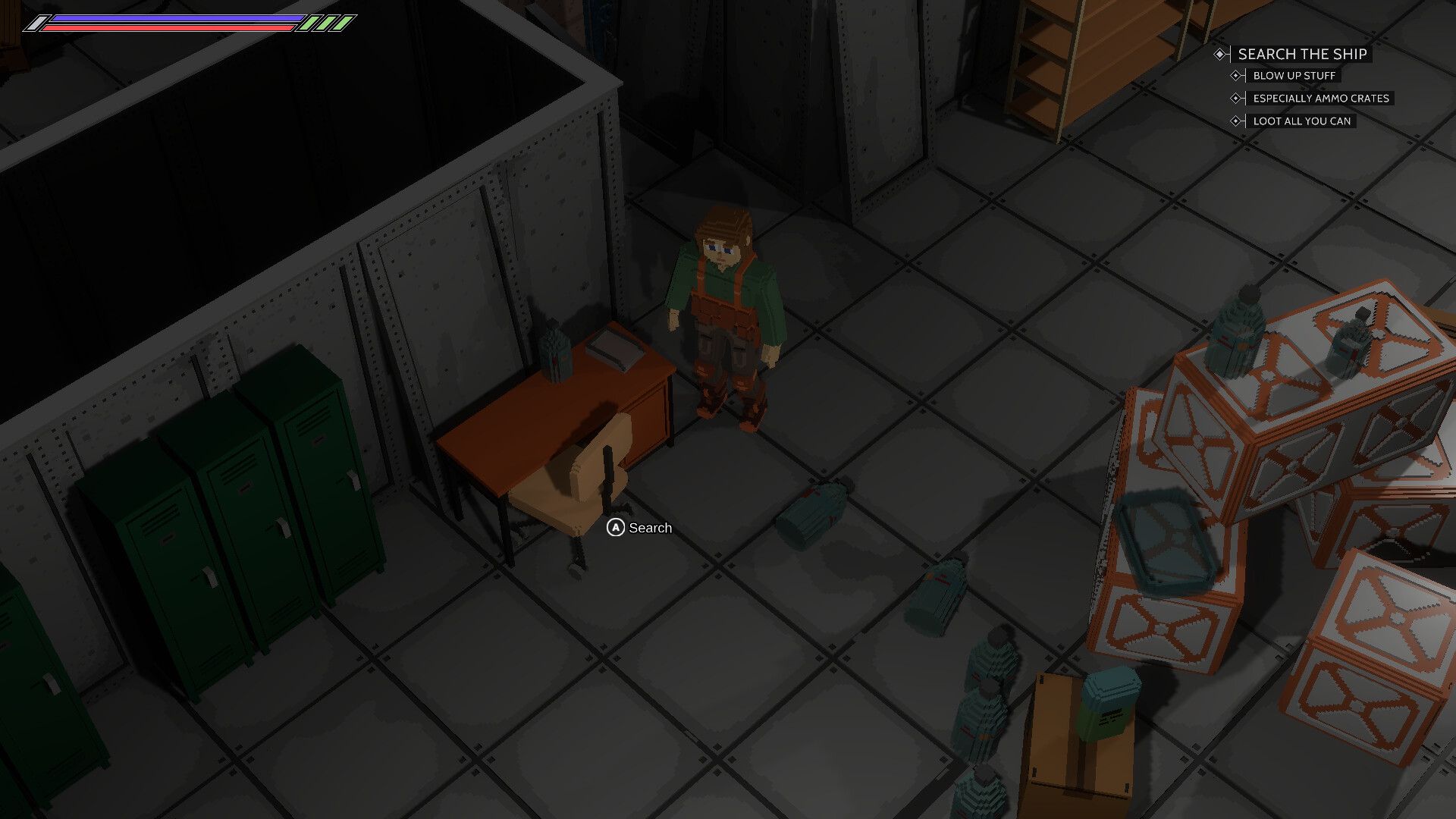1456x819 pixels.
Task: Click the objective icon for ESPECIALLY AMMO CRATES
Action: 1236,98
